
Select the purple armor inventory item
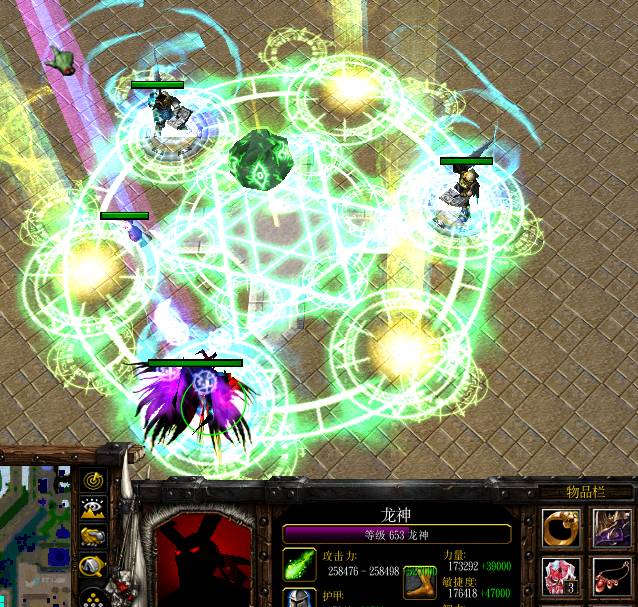607,528
